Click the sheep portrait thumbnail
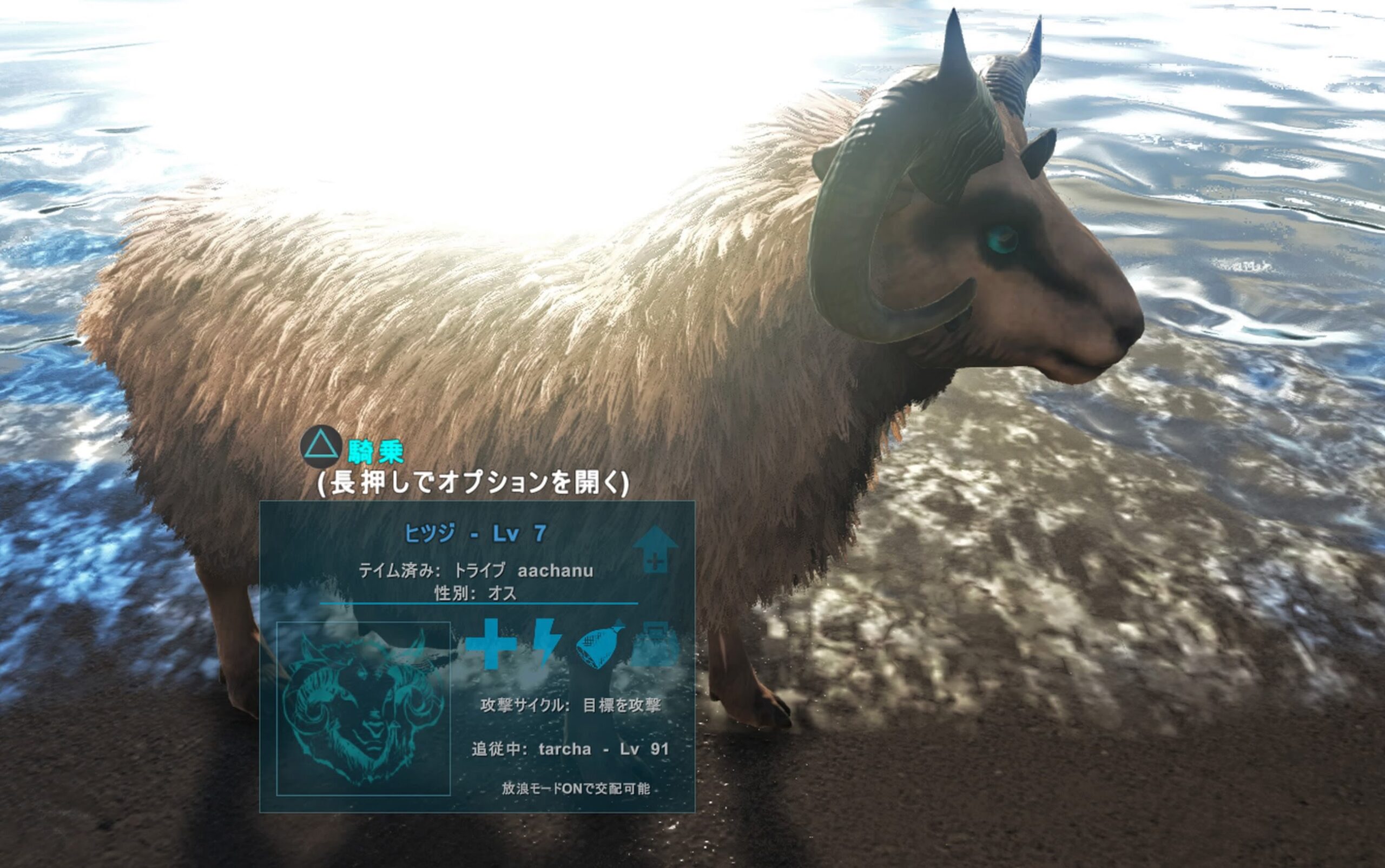 [x=363, y=708]
